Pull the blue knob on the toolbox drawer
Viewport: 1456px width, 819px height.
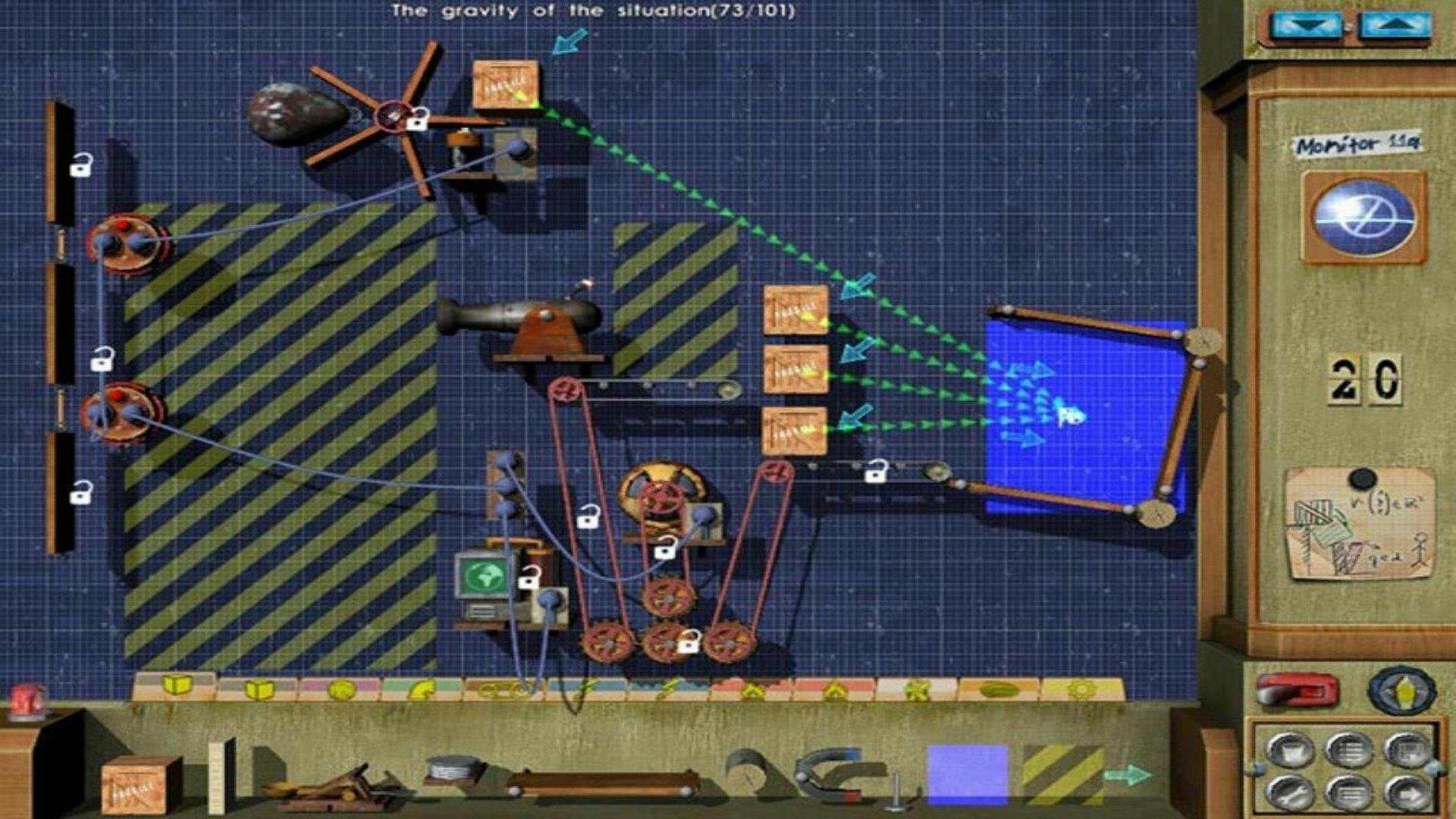pos(1260,767)
